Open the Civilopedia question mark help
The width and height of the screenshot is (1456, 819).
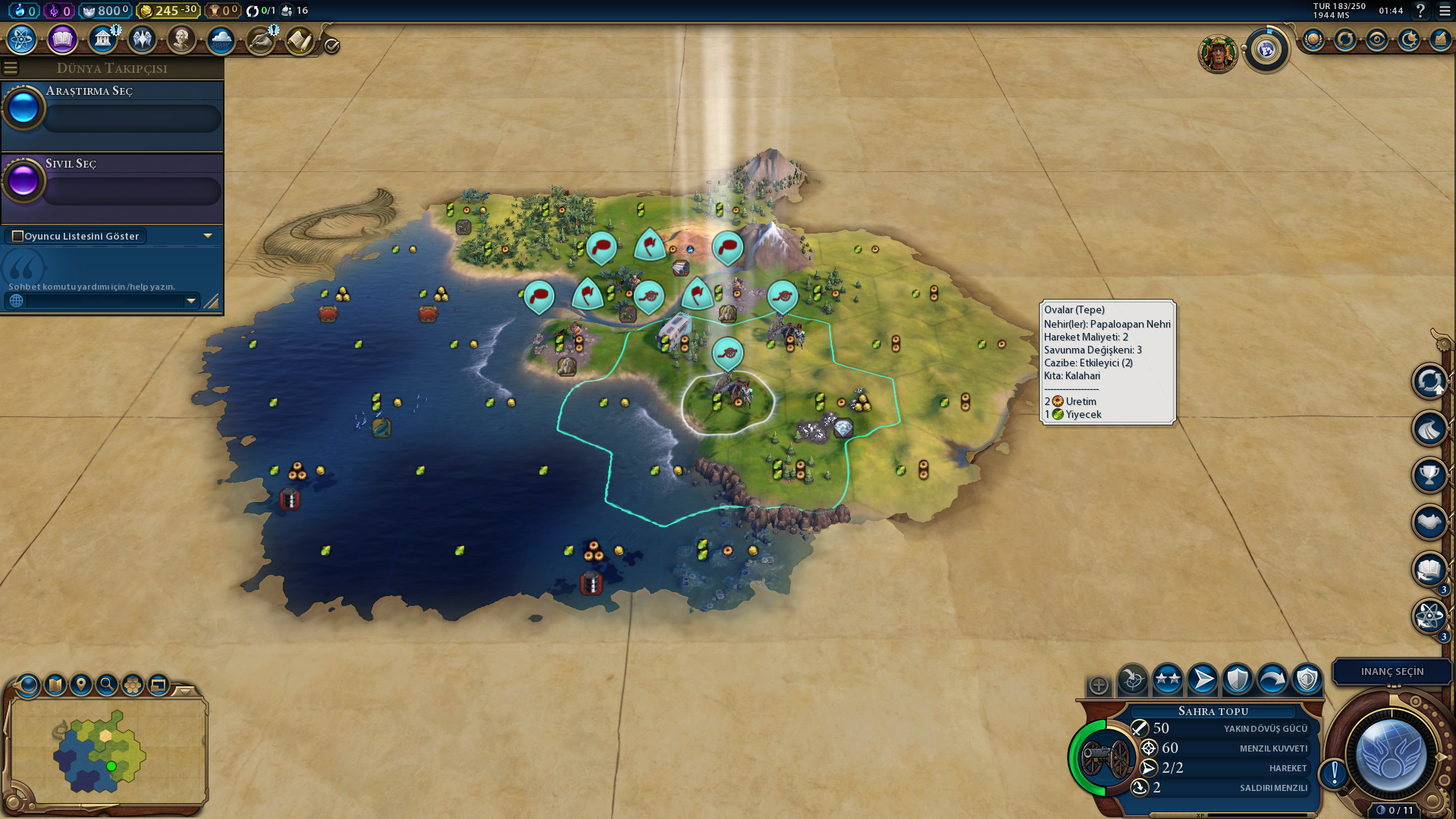click(1420, 11)
